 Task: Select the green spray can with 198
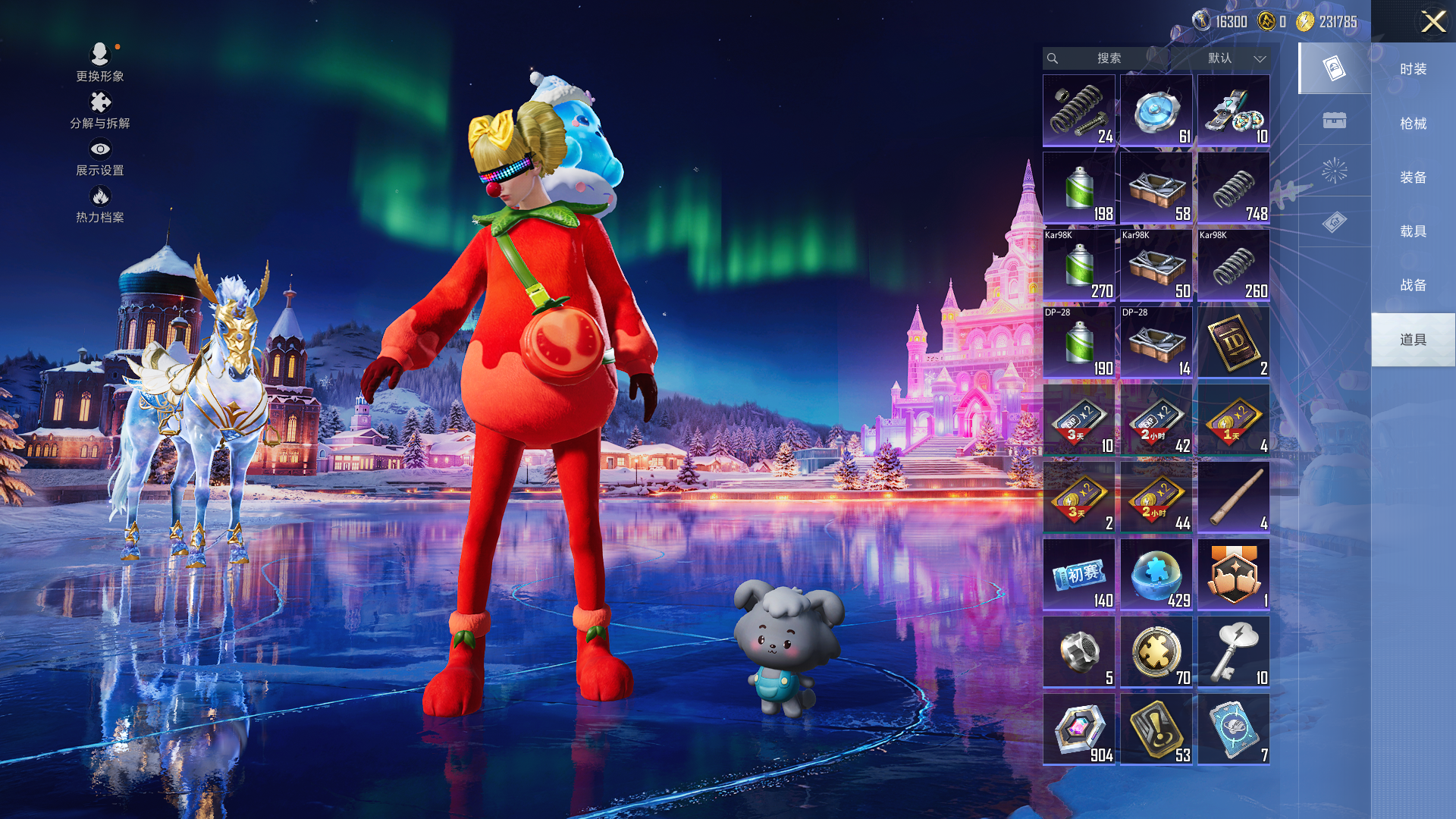tap(1078, 187)
